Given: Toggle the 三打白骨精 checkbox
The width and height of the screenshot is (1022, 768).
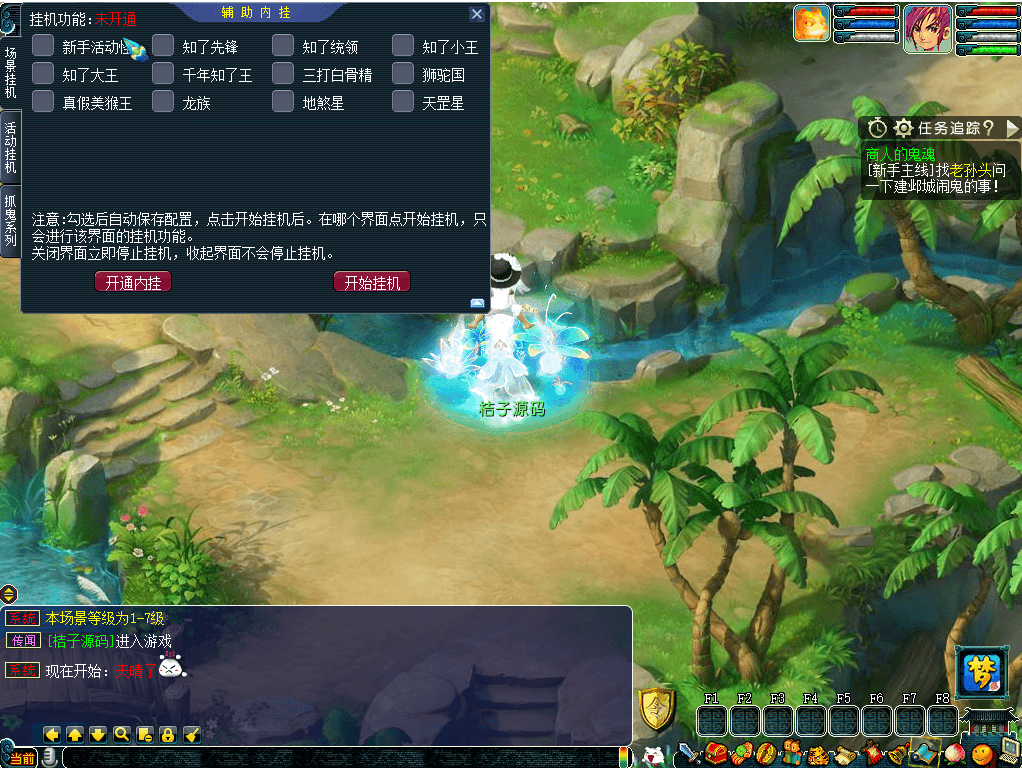Looking at the screenshot, I should (283, 74).
